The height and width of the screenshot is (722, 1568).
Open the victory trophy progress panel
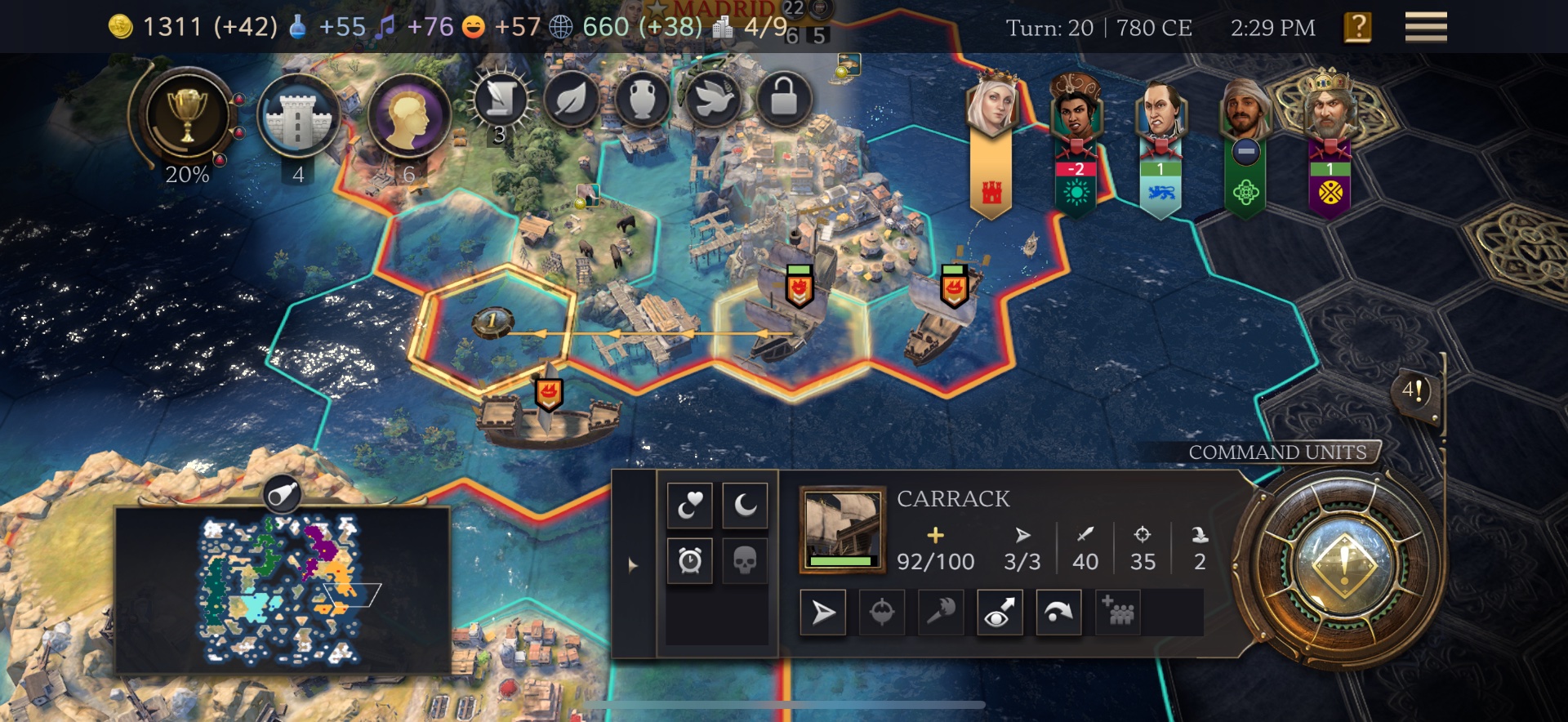pyautogui.click(x=187, y=116)
